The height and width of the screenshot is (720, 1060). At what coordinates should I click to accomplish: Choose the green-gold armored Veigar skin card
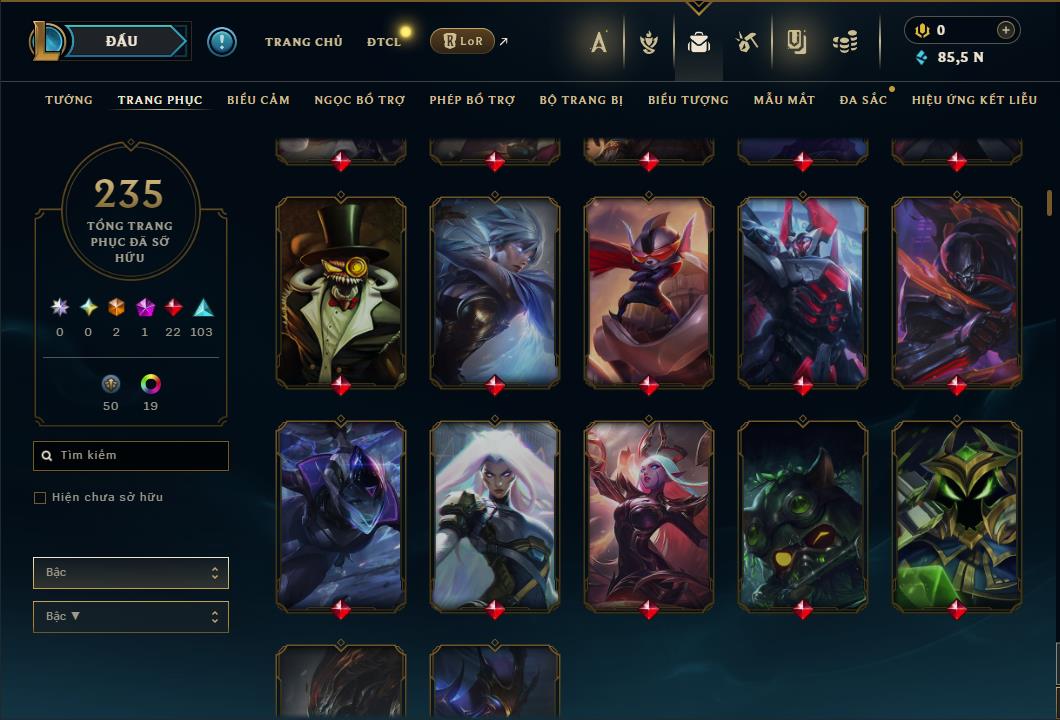pyautogui.click(x=957, y=514)
